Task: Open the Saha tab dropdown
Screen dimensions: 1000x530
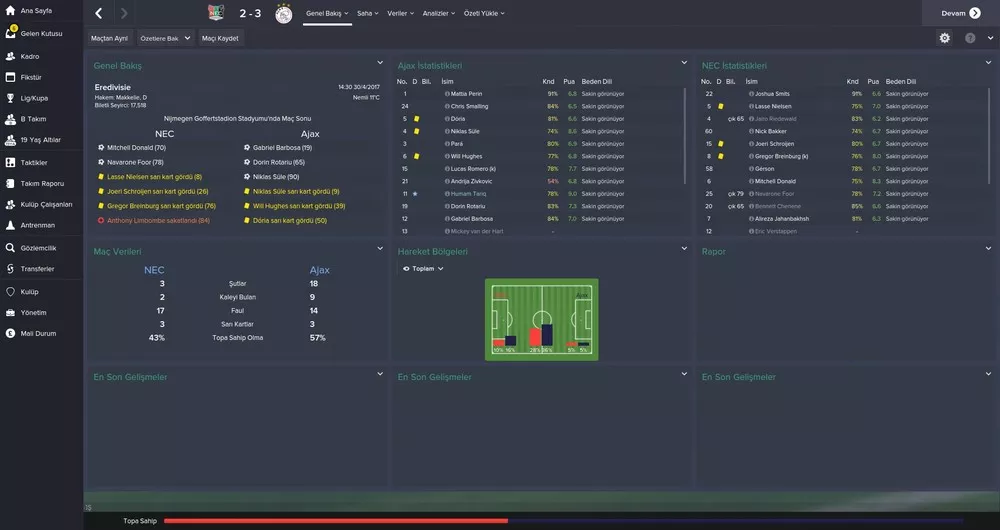Action: [367, 14]
